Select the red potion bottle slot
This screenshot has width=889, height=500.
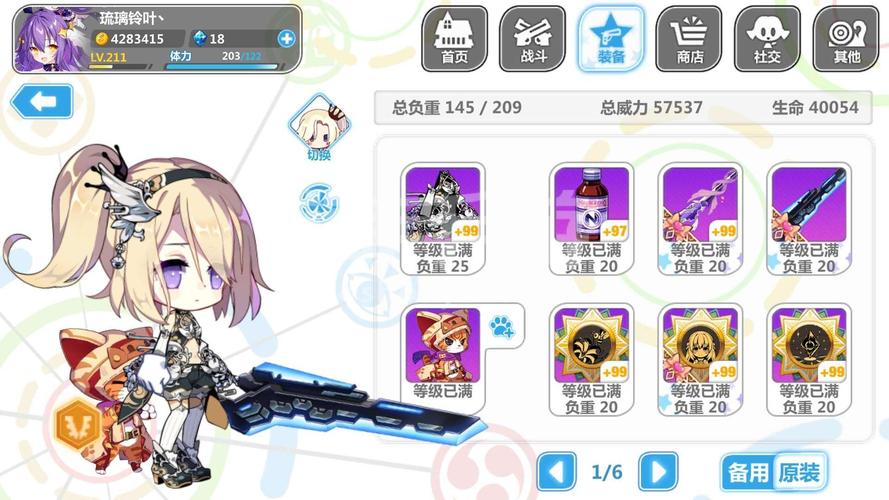click(591, 217)
